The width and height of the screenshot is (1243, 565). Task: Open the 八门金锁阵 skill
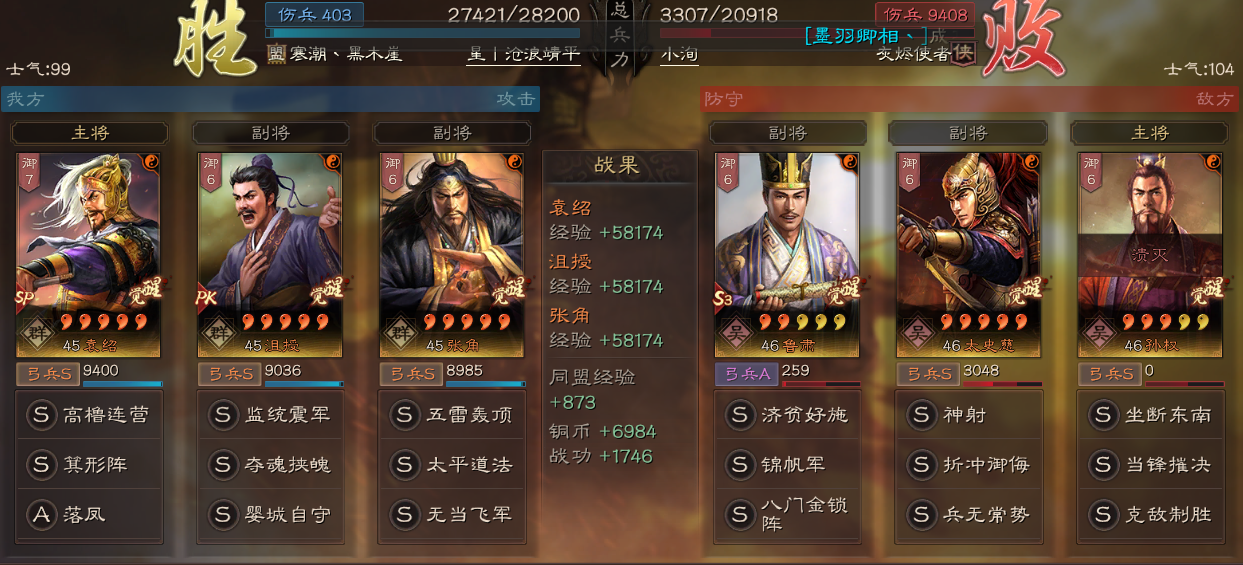pyautogui.click(x=788, y=514)
